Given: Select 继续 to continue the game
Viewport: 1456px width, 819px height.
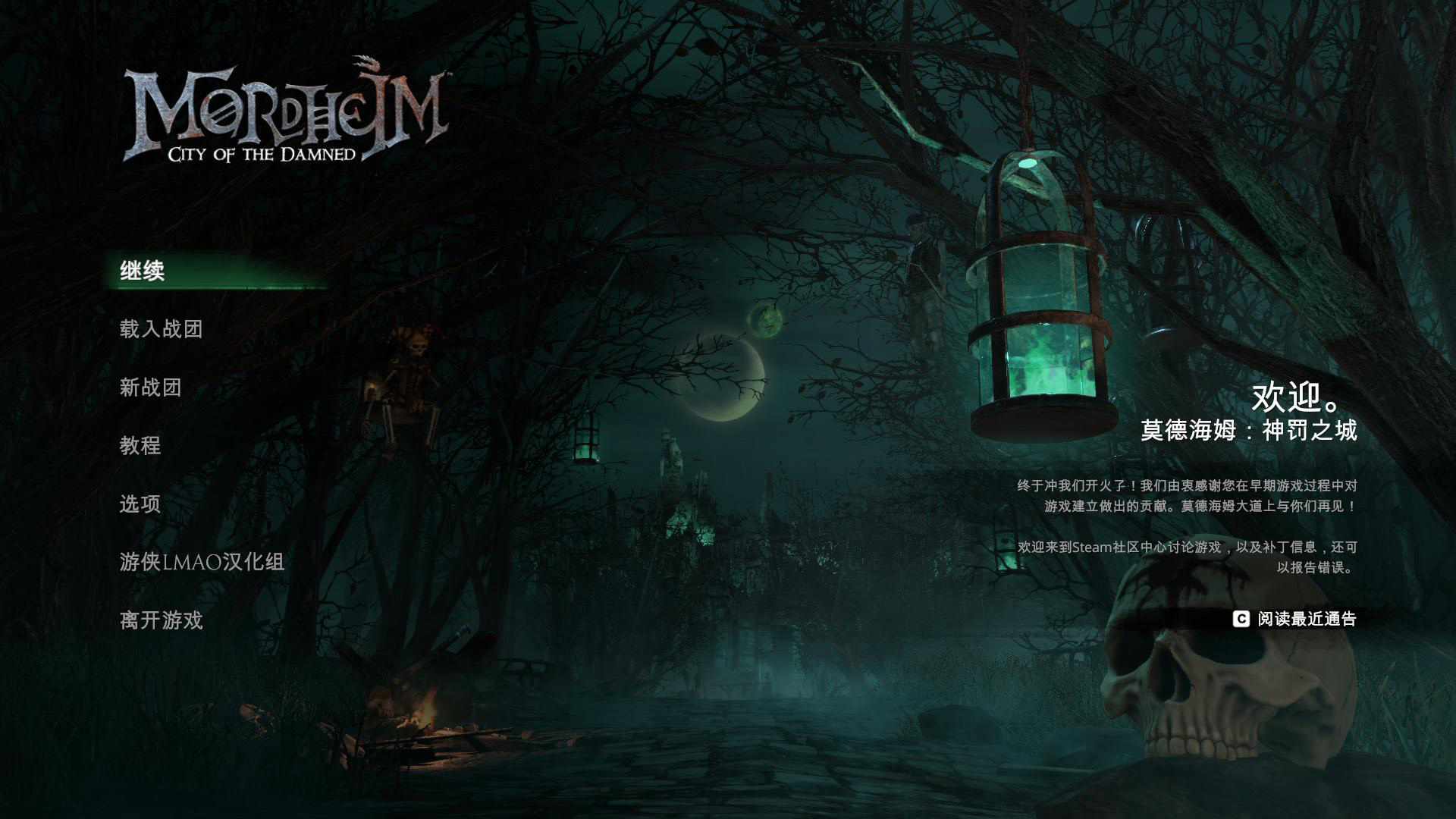Looking at the screenshot, I should (x=143, y=271).
